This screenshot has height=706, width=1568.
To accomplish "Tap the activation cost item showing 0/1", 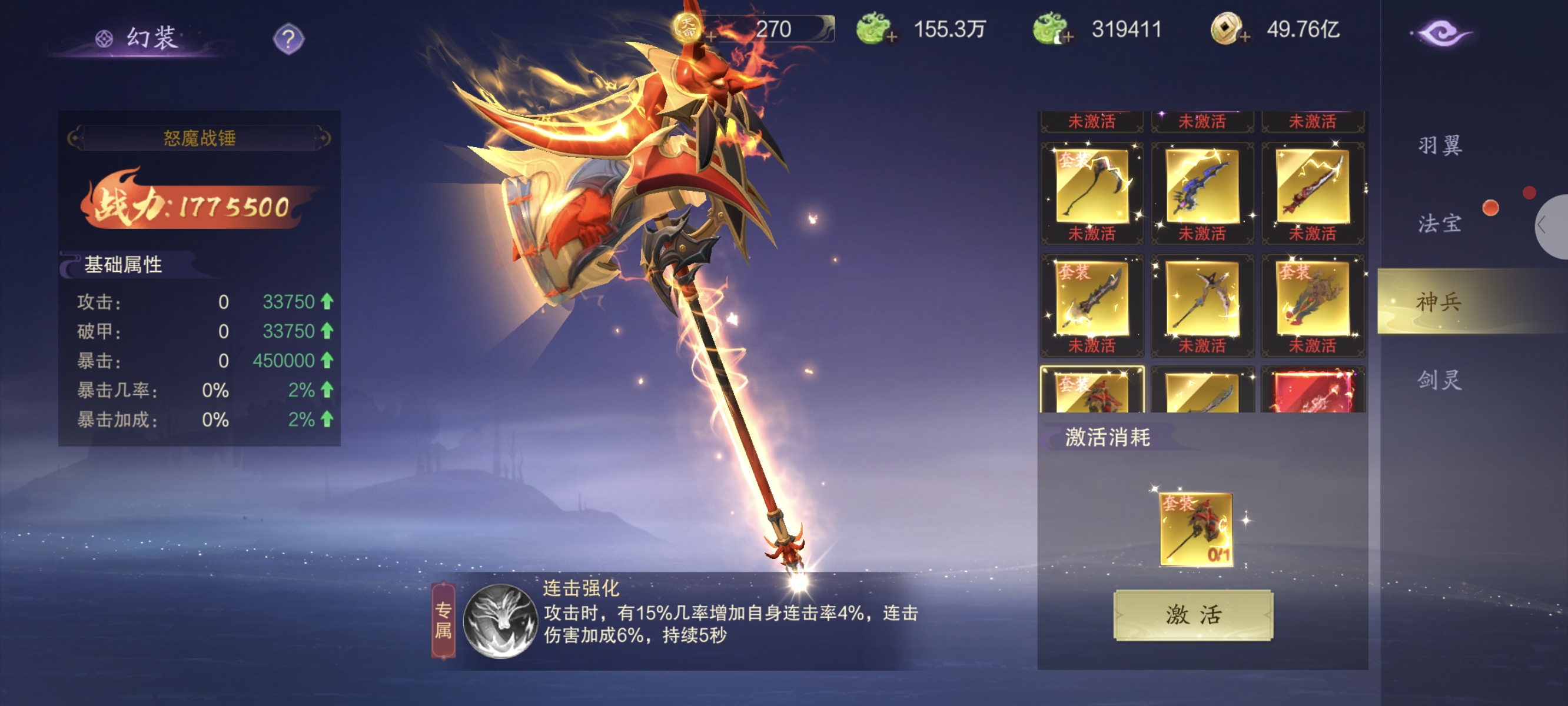I will click(x=1196, y=529).
